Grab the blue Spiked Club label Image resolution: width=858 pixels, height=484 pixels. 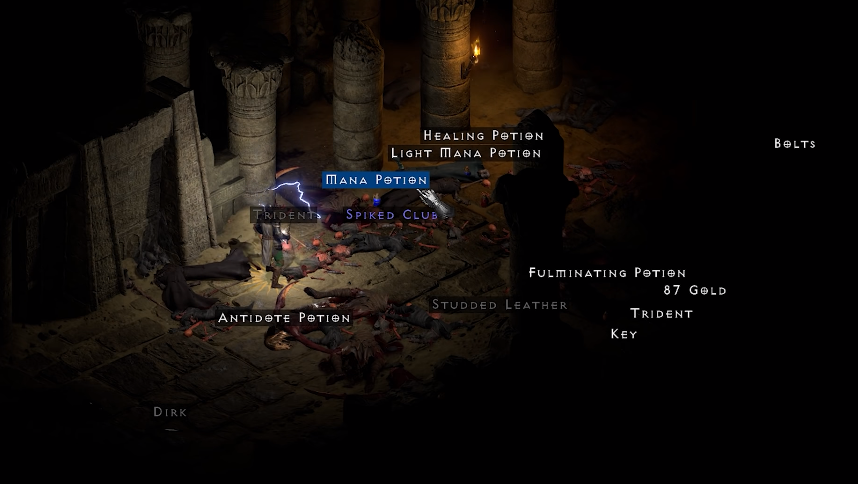[392, 215]
